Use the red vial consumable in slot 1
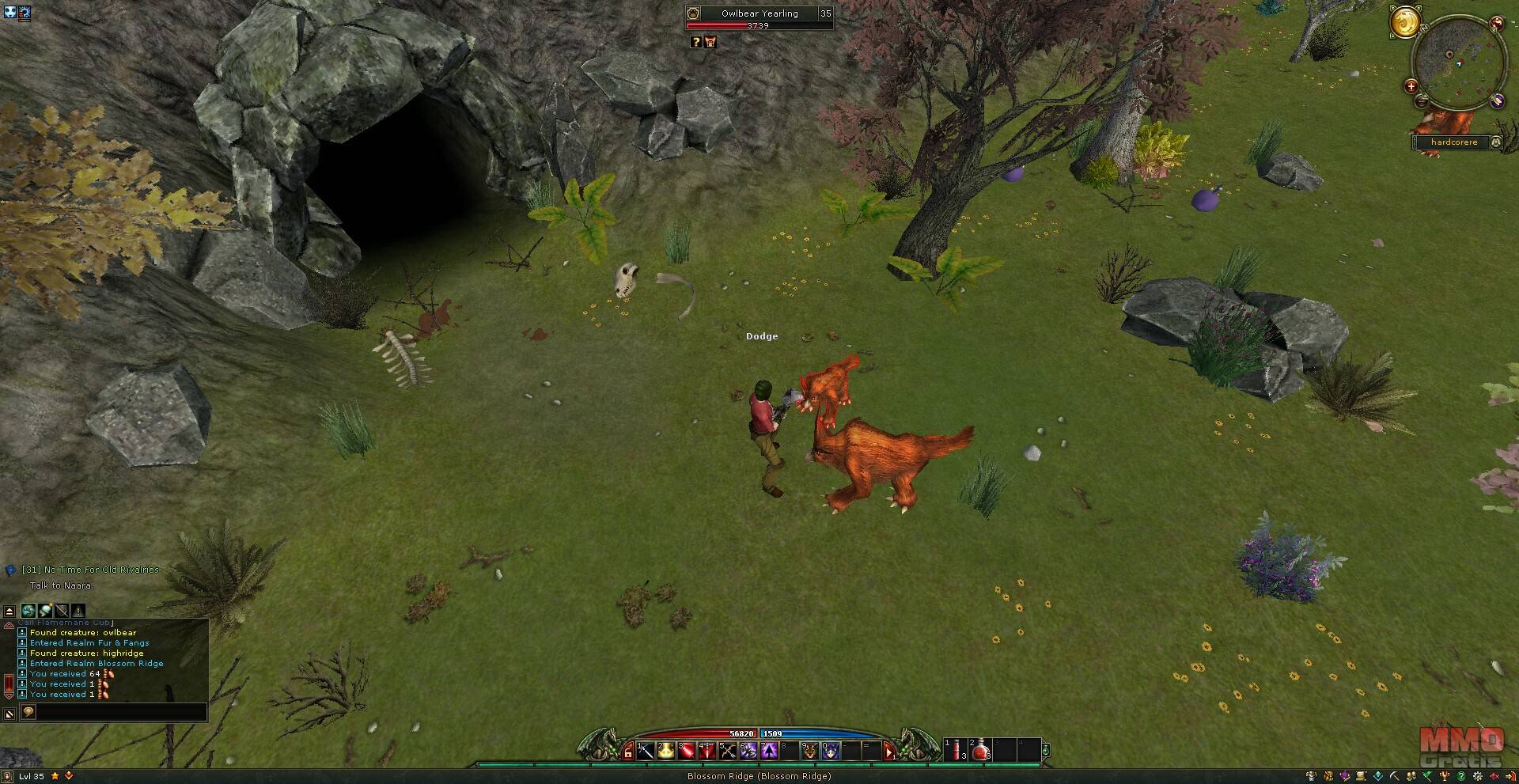 [956, 750]
